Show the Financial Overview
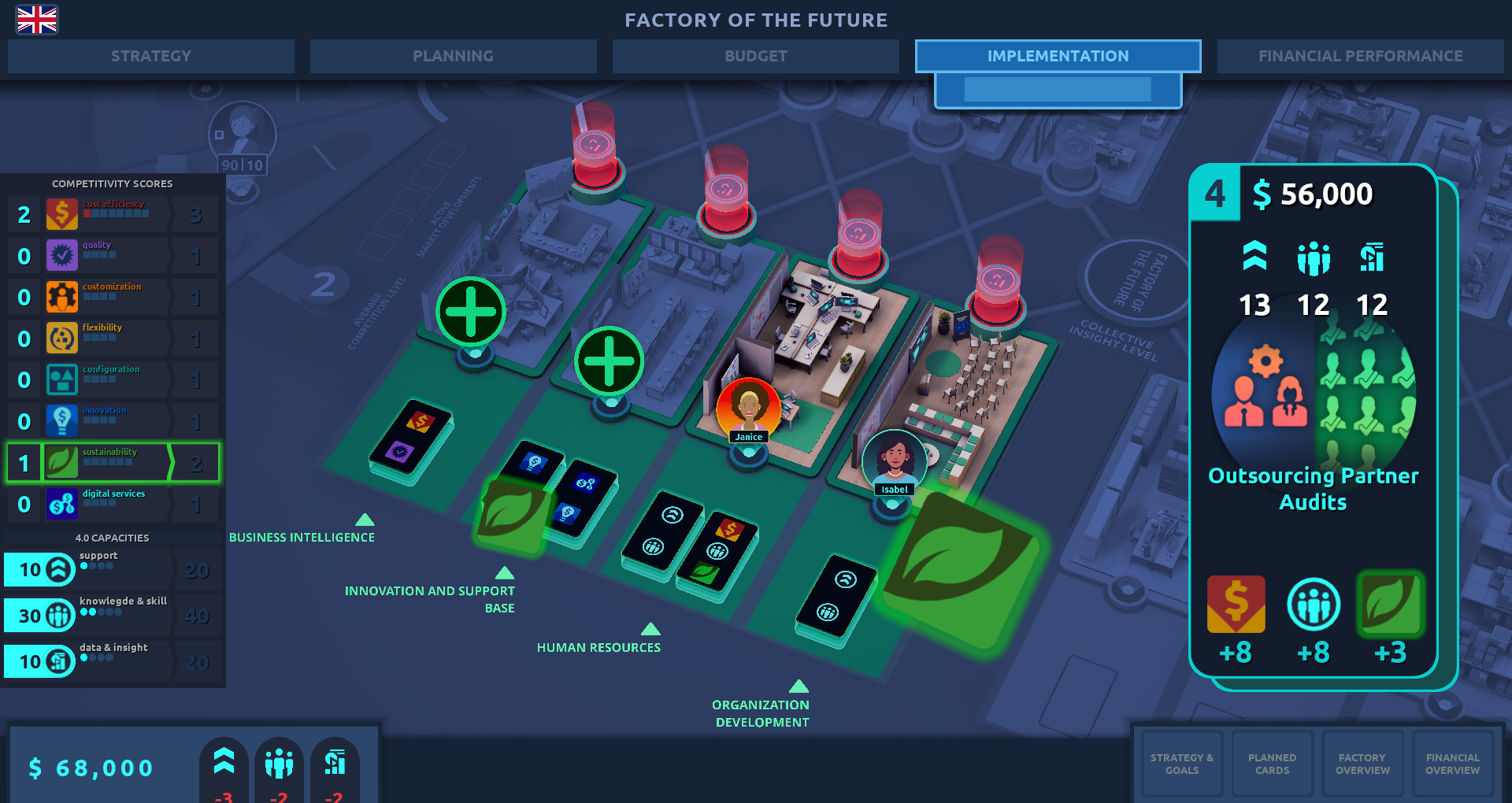Viewport: 1512px width, 803px height. pyautogui.click(x=1452, y=764)
